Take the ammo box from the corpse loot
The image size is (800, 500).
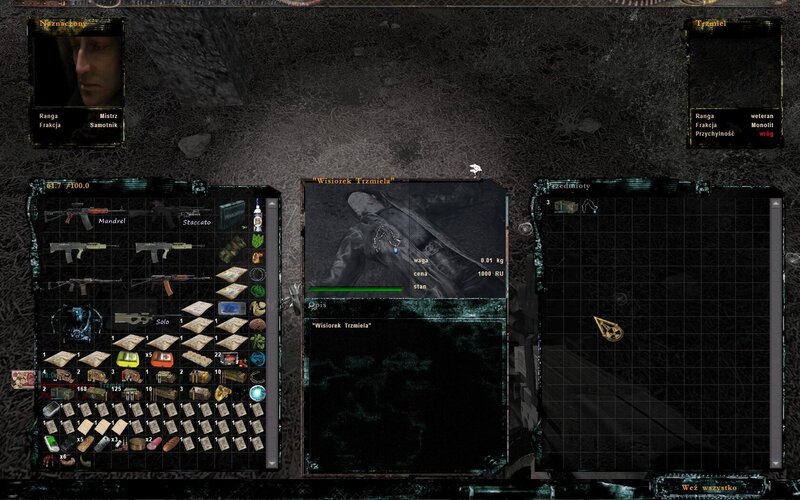pos(565,207)
